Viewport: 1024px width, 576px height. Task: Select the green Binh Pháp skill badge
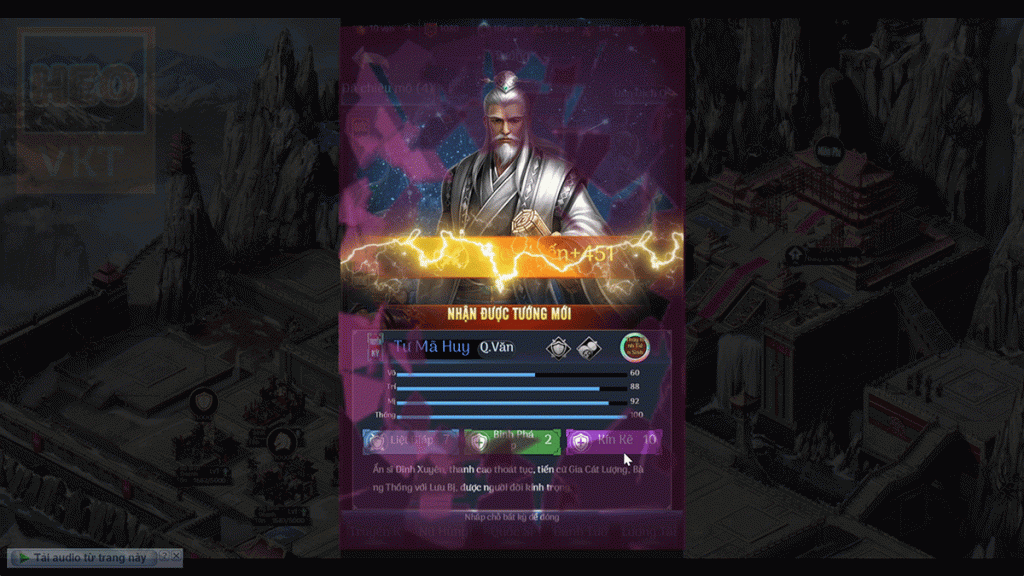tap(512, 440)
